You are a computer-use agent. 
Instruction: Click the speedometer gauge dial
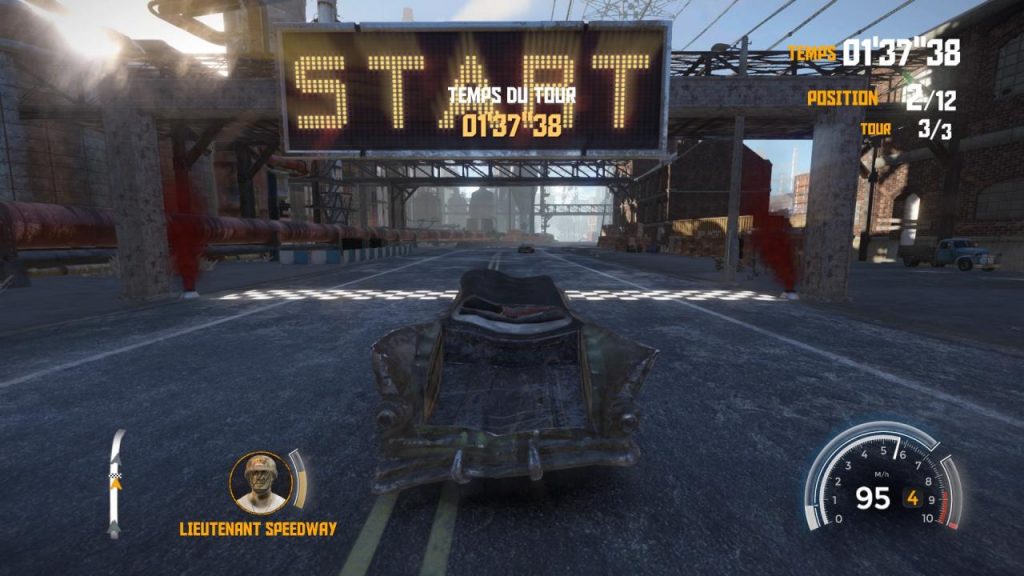click(x=881, y=480)
